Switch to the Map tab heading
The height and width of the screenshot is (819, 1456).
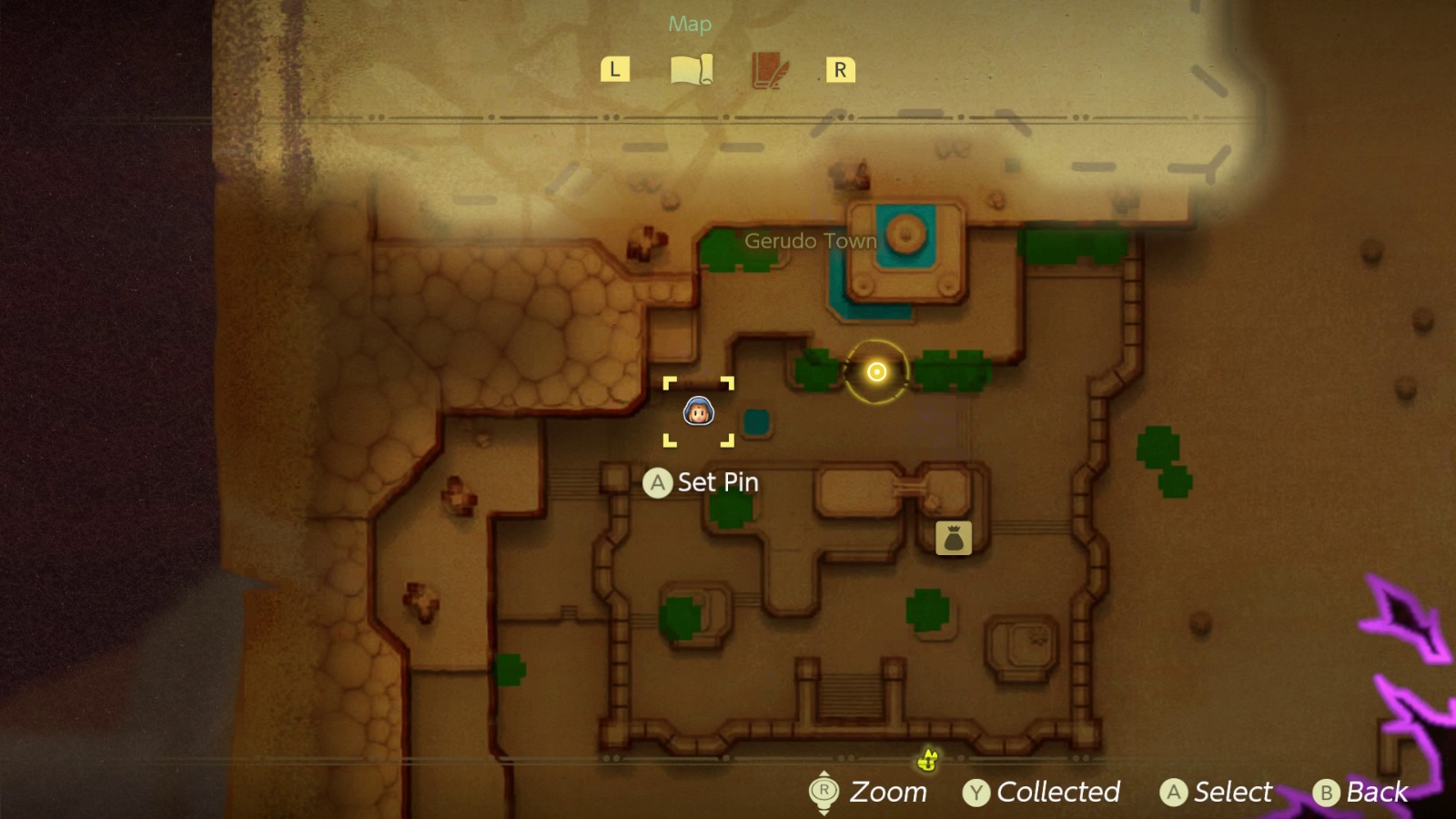pos(688,24)
